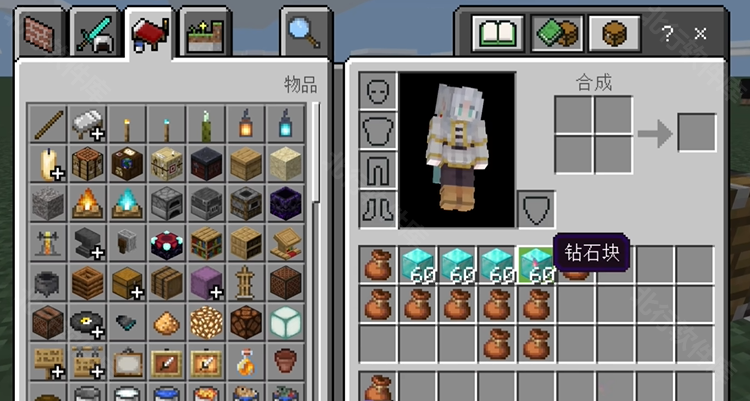Select the crafting table item
The image size is (750, 401).
pyautogui.click(x=87, y=164)
